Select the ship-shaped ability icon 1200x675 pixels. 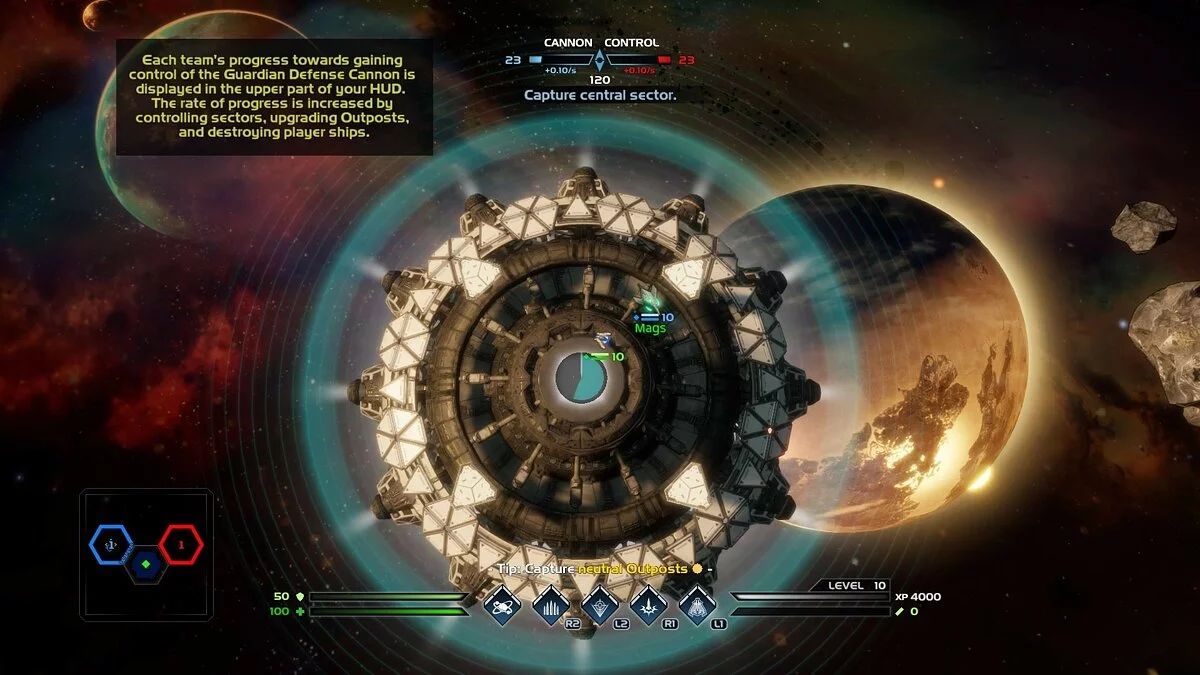tap(697, 604)
